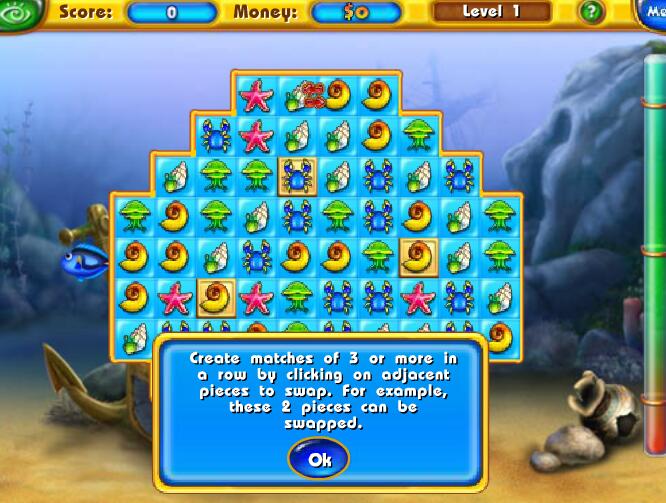
Task: Open help with the green question mark
Action: [592, 12]
